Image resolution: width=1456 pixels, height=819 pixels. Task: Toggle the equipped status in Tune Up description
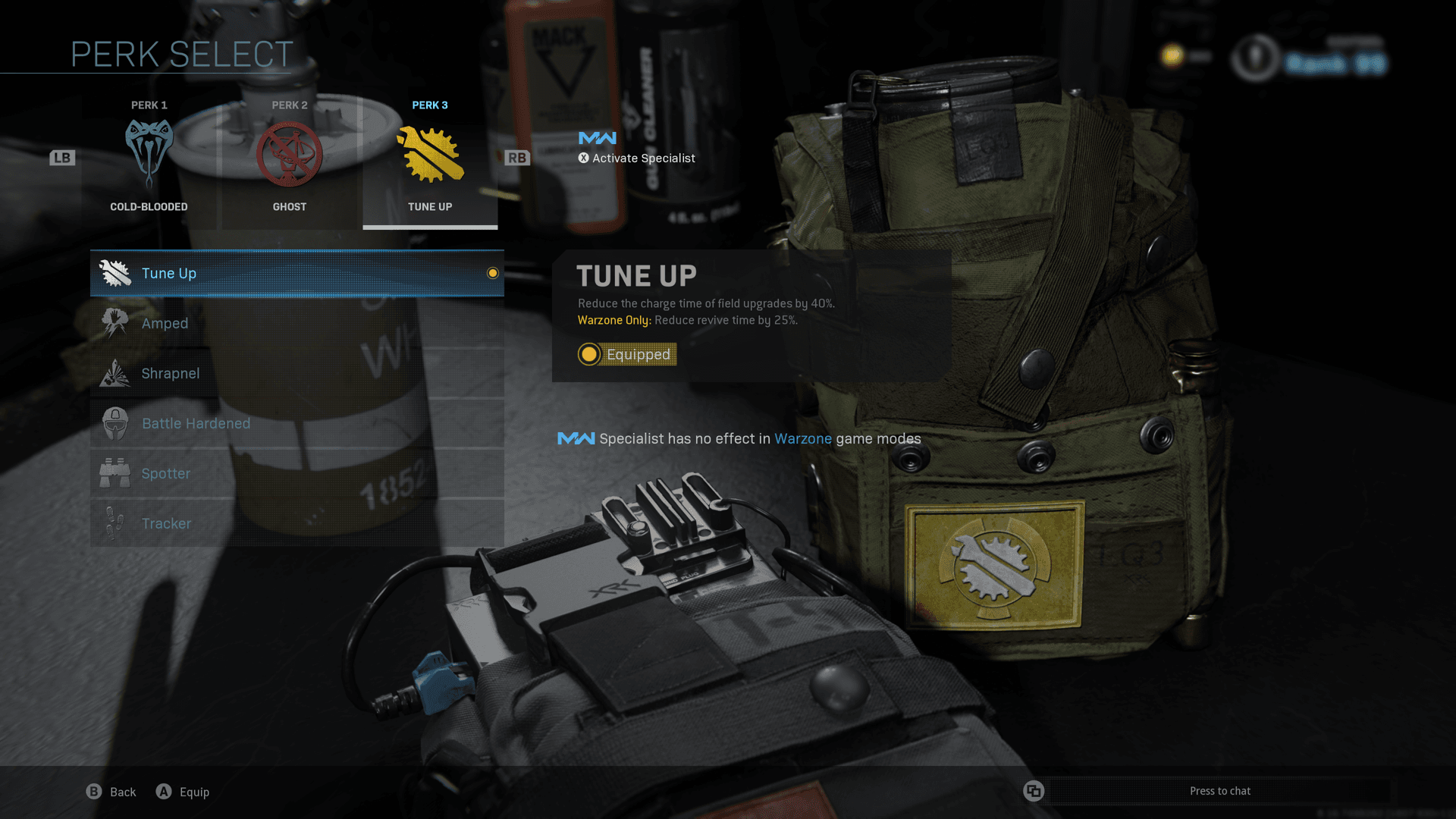click(x=626, y=354)
